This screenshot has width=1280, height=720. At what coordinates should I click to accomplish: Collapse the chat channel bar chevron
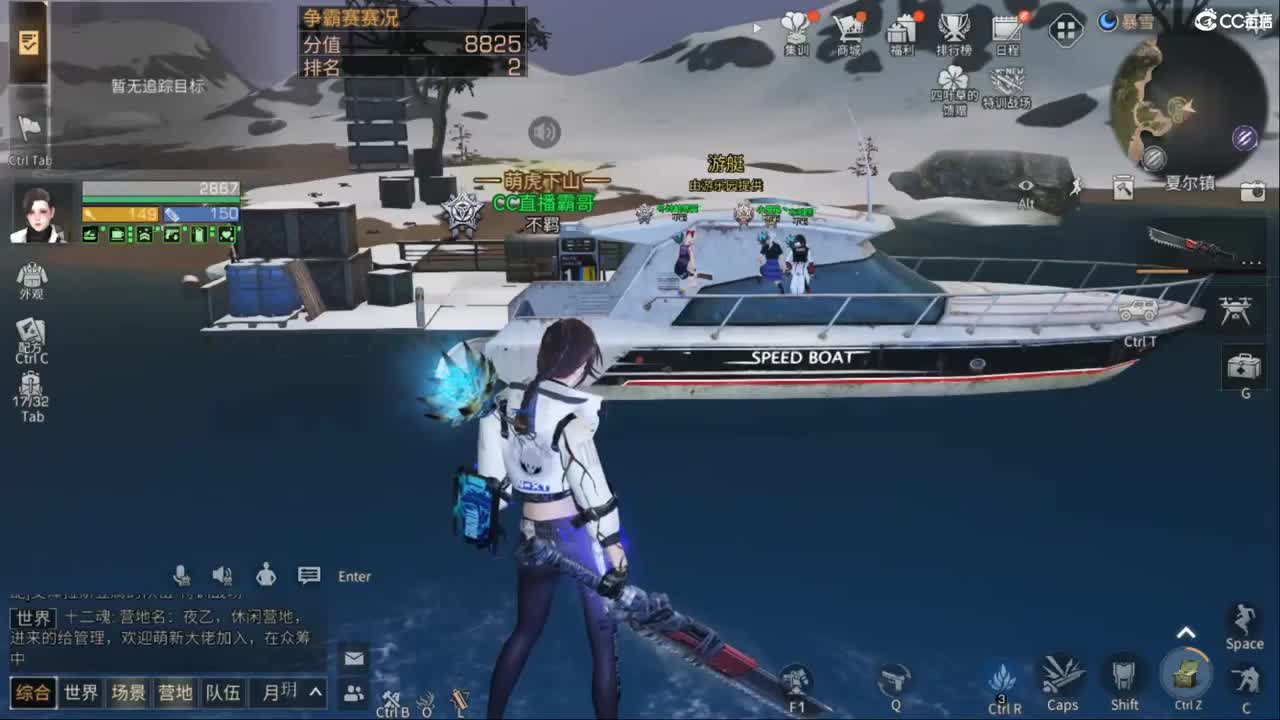coord(313,691)
